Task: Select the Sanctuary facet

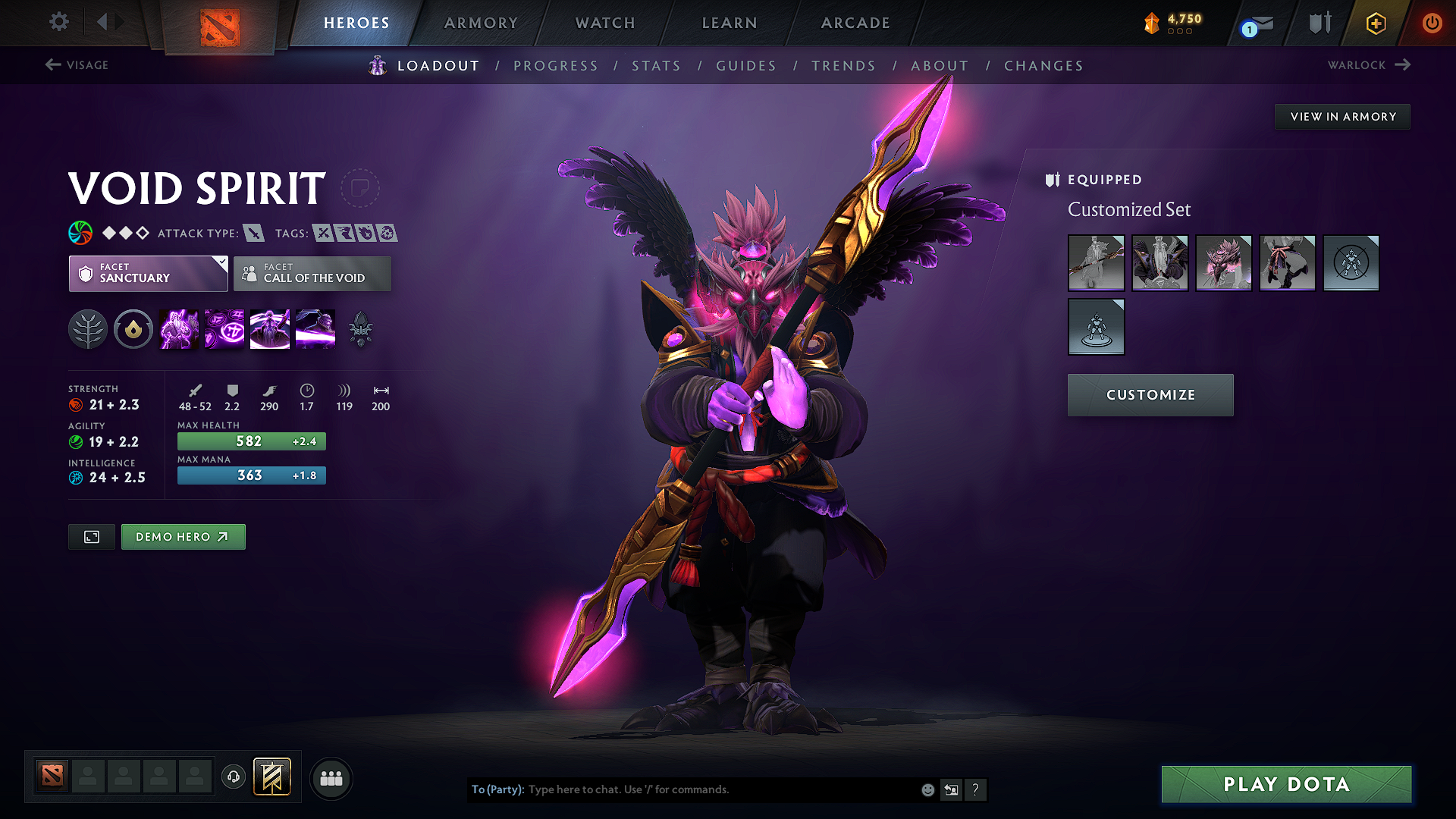Action: click(148, 274)
